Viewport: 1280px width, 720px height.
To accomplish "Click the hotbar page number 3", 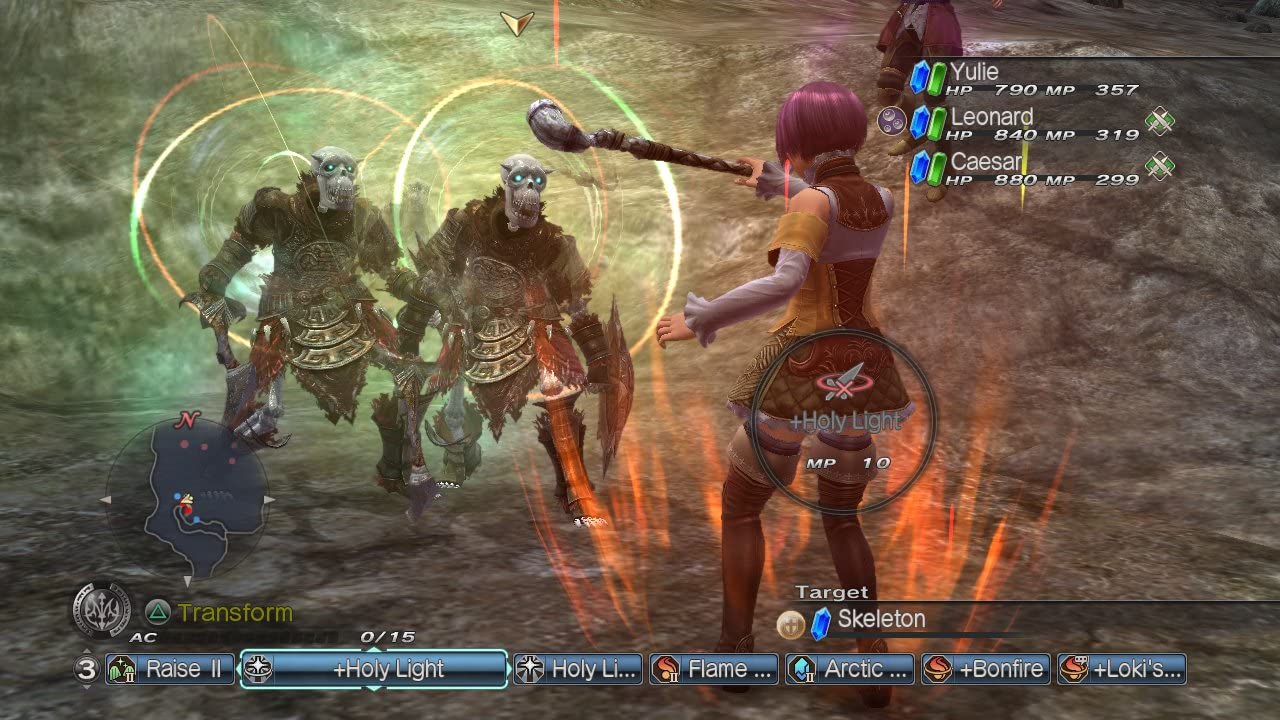I will 86,670.
